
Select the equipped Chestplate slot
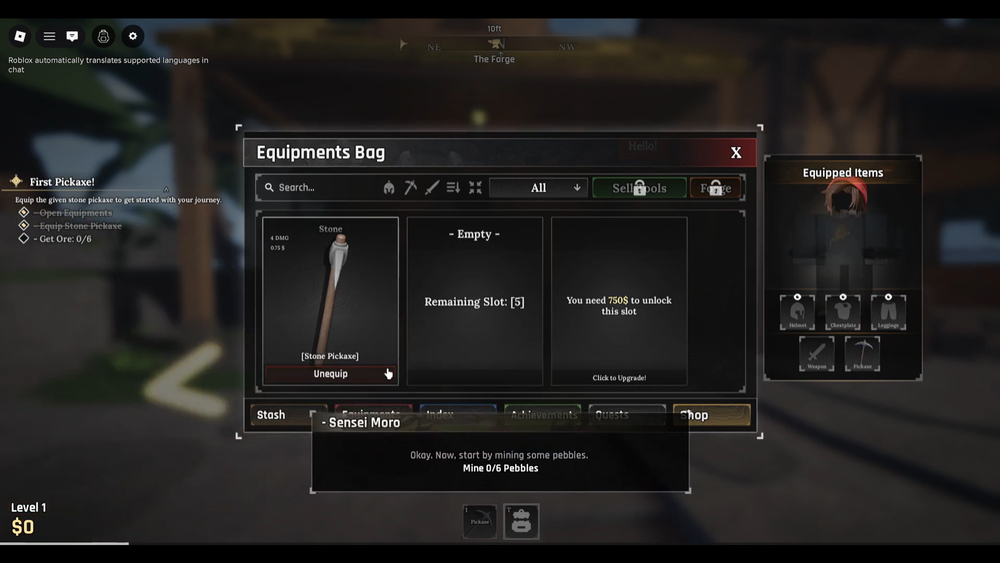click(843, 312)
